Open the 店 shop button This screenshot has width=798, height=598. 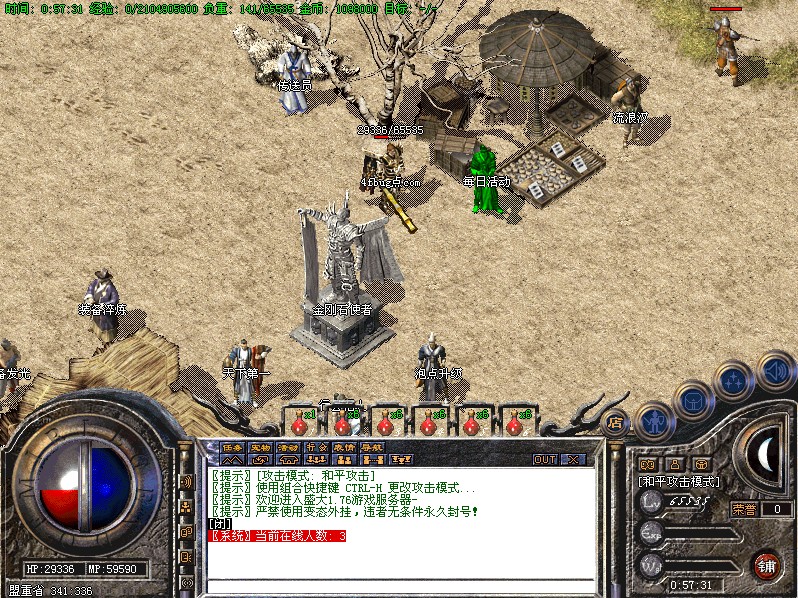pos(616,422)
